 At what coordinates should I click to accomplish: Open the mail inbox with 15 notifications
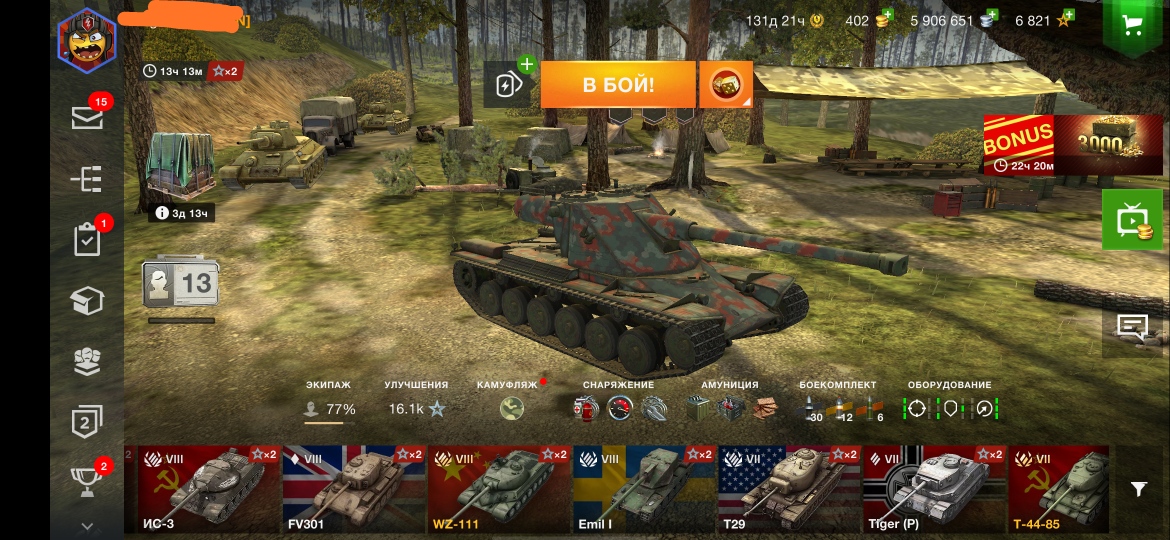pos(87,117)
